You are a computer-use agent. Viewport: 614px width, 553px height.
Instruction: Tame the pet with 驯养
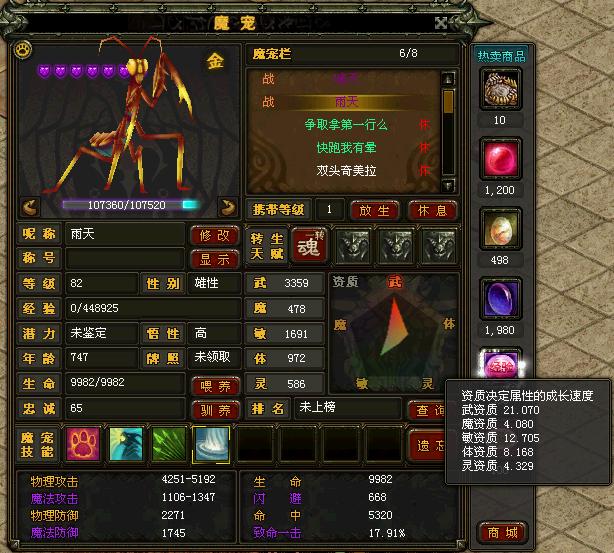pyautogui.click(x=215, y=409)
